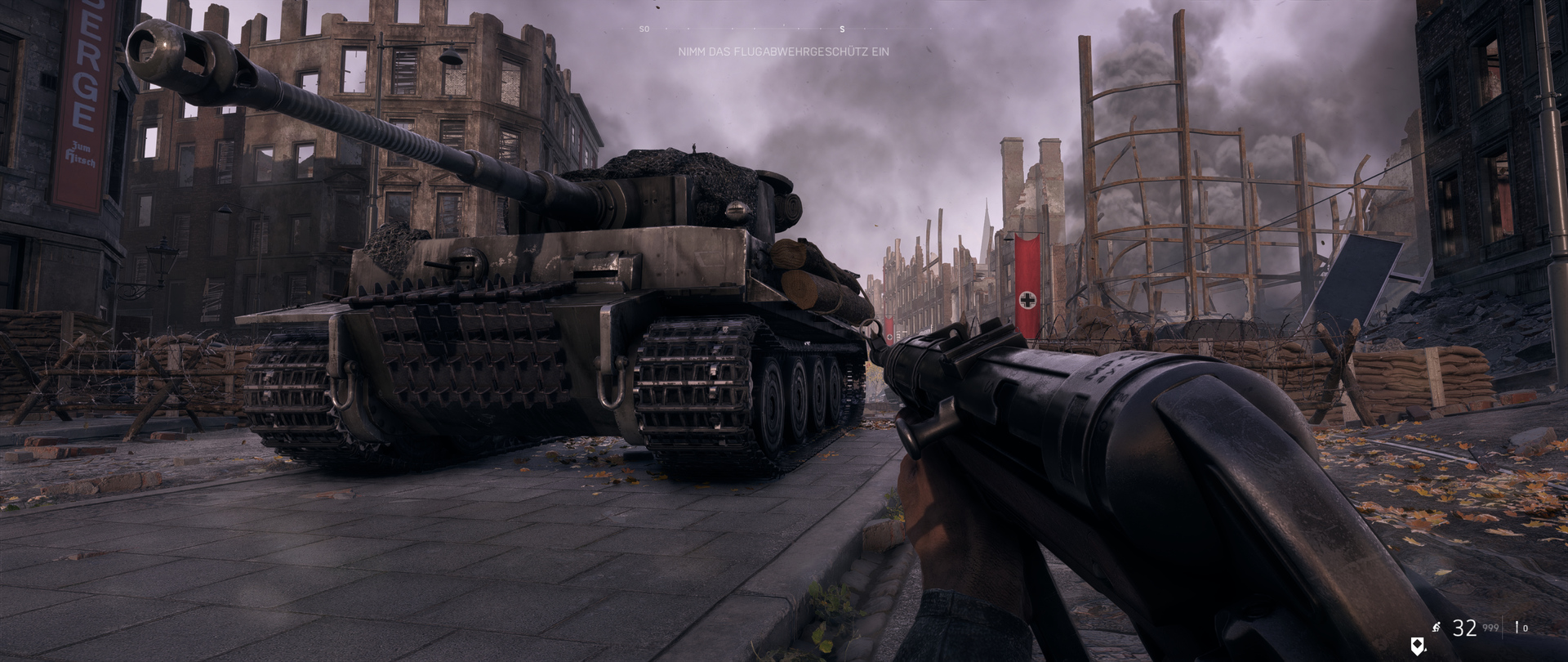Screen dimensions: 1568x662
Task: Click the objective text about the Flugabwehrgeschütz
Action: [x=783, y=51]
